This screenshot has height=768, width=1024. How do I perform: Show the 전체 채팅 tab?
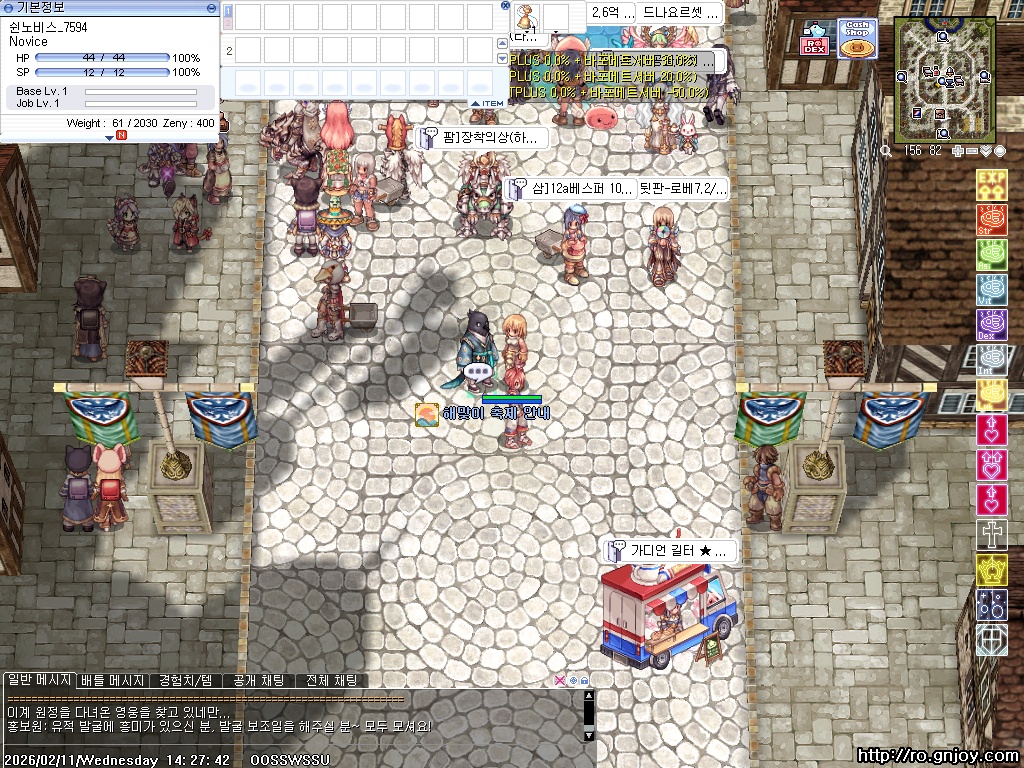click(x=332, y=680)
